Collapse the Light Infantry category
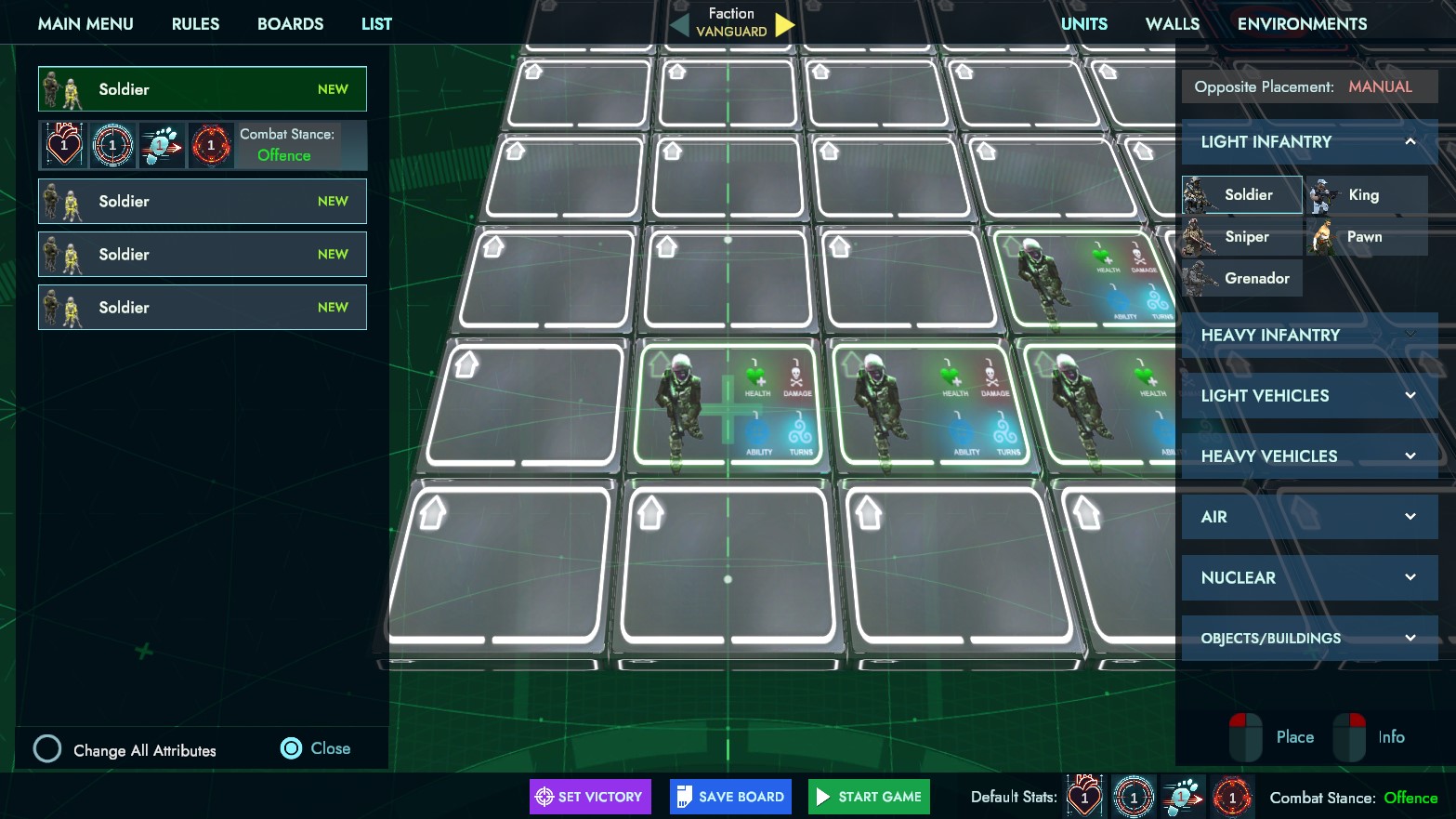Screen dimensions: 1456x819 1410,142
